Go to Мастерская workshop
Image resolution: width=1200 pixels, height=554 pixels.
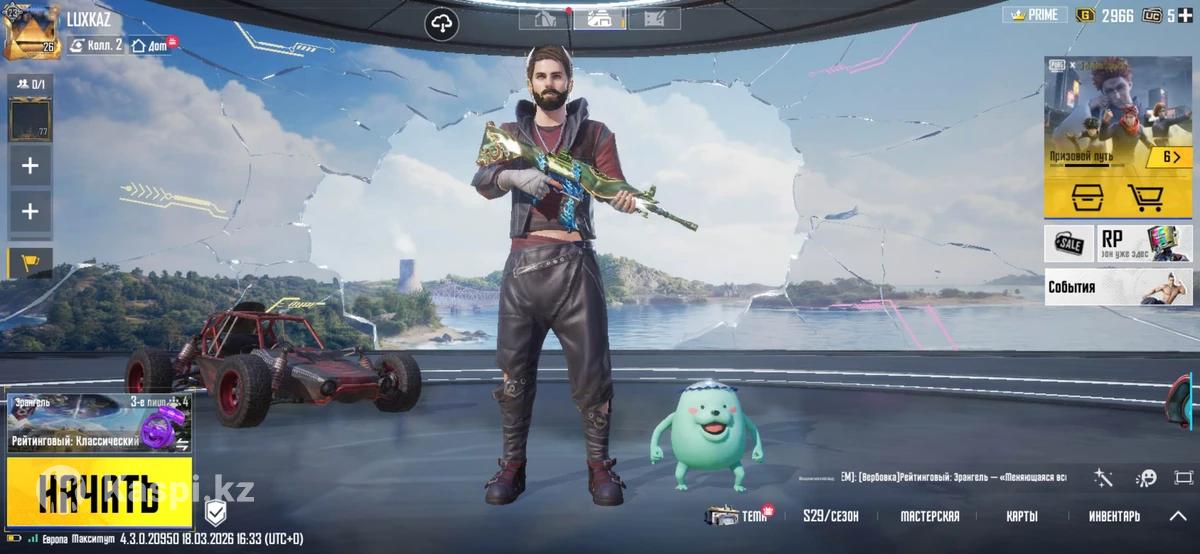pyautogui.click(x=929, y=516)
